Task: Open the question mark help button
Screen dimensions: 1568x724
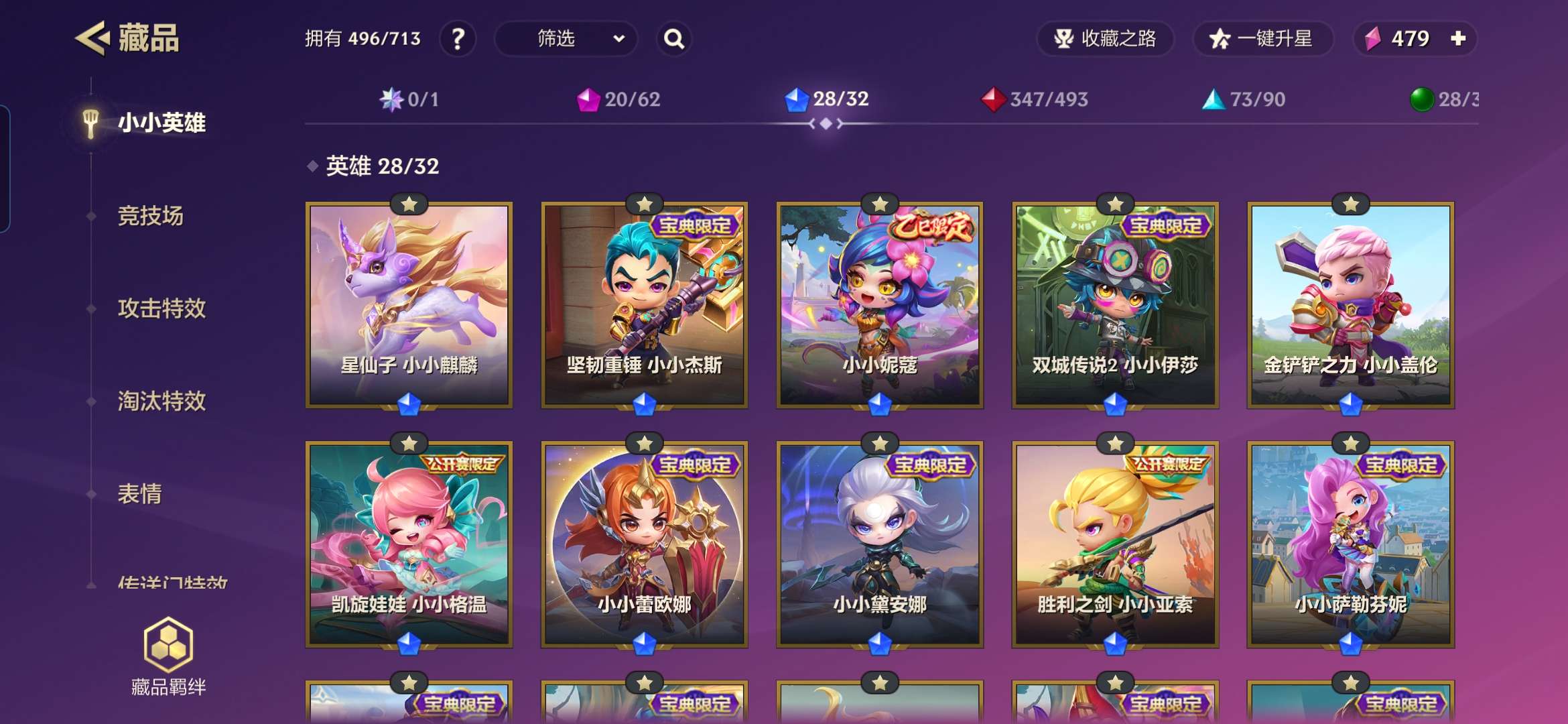Action: coord(458,39)
